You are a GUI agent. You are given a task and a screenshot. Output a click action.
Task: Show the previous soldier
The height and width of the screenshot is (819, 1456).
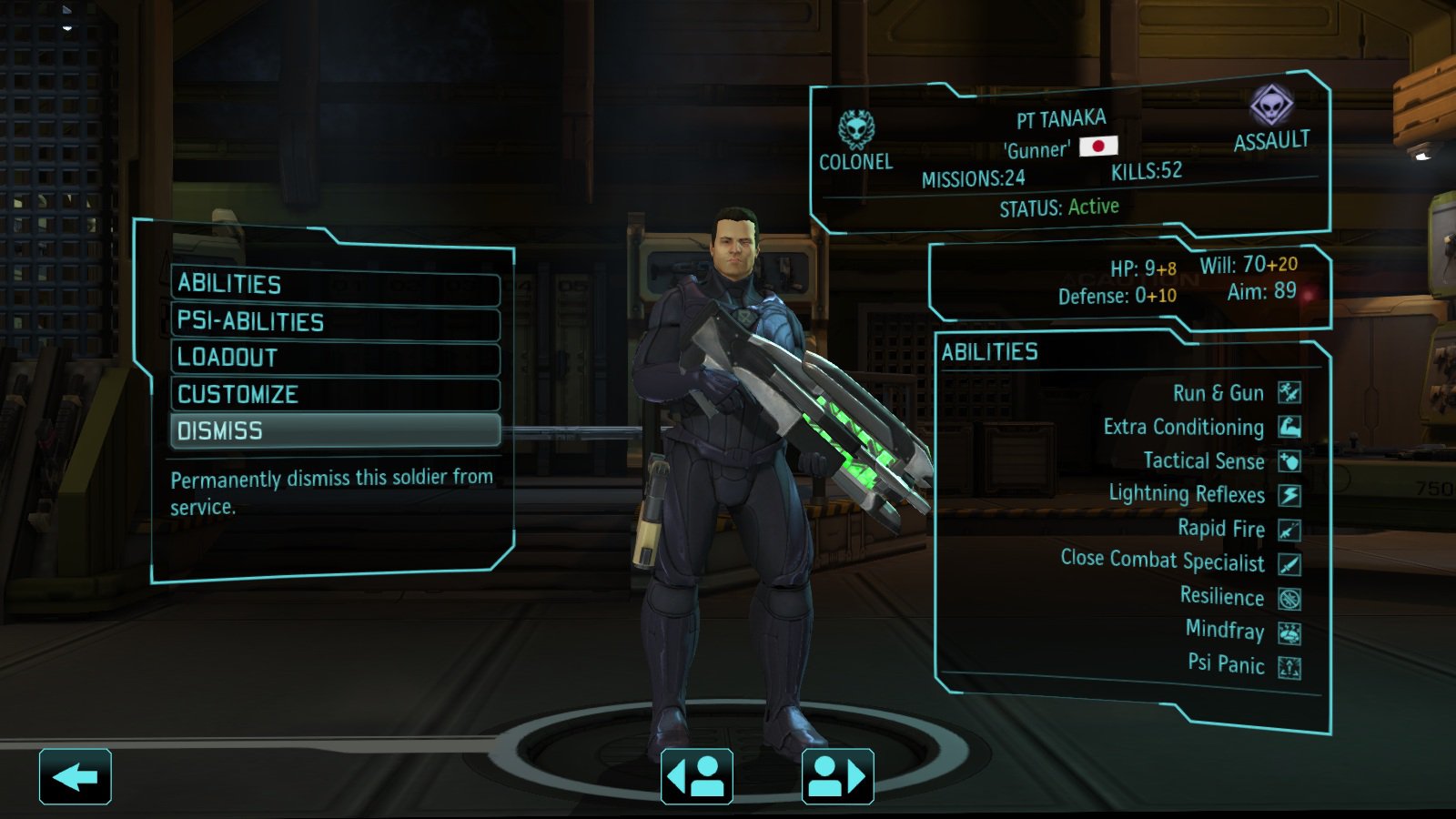(697, 777)
